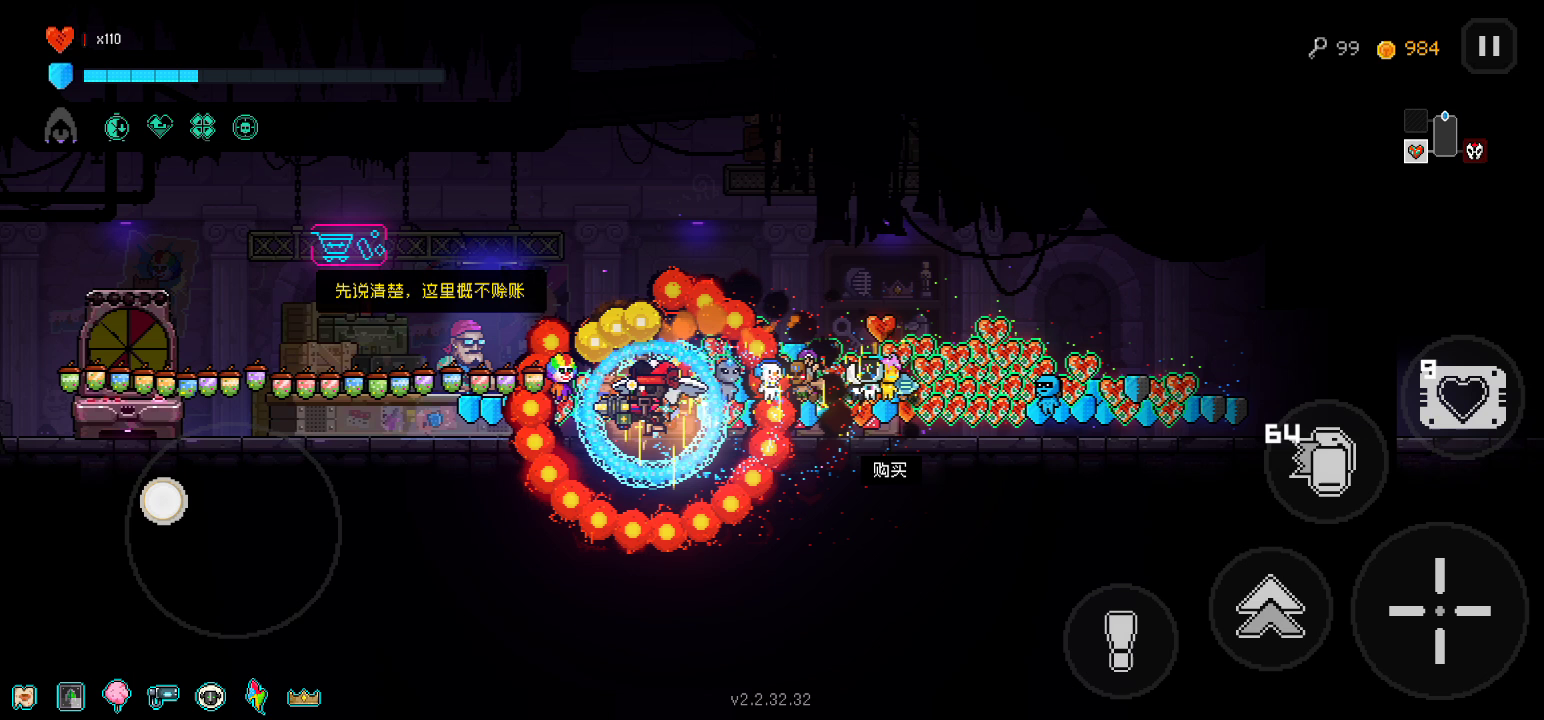This screenshot has width=1544, height=720.
Task: Check the four-leaf clover buff icon
Action: (203, 127)
